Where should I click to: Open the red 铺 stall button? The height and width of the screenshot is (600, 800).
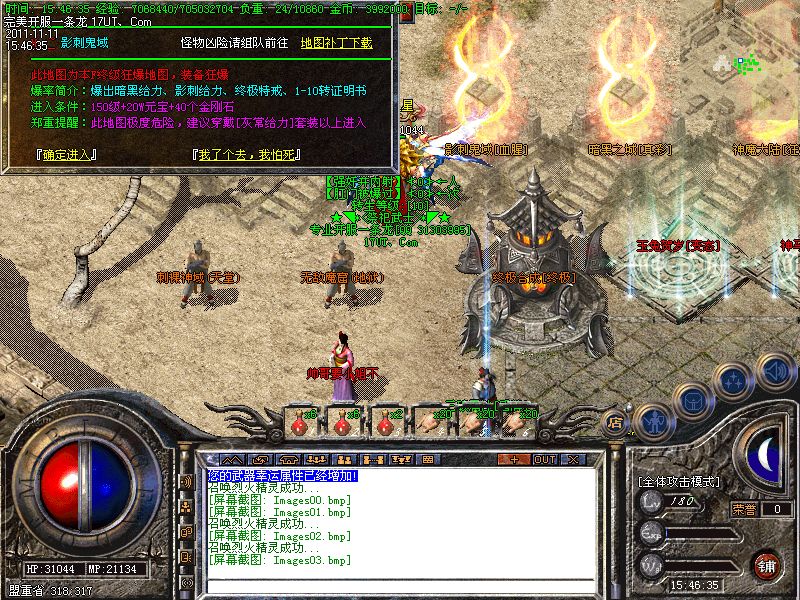click(767, 565)
